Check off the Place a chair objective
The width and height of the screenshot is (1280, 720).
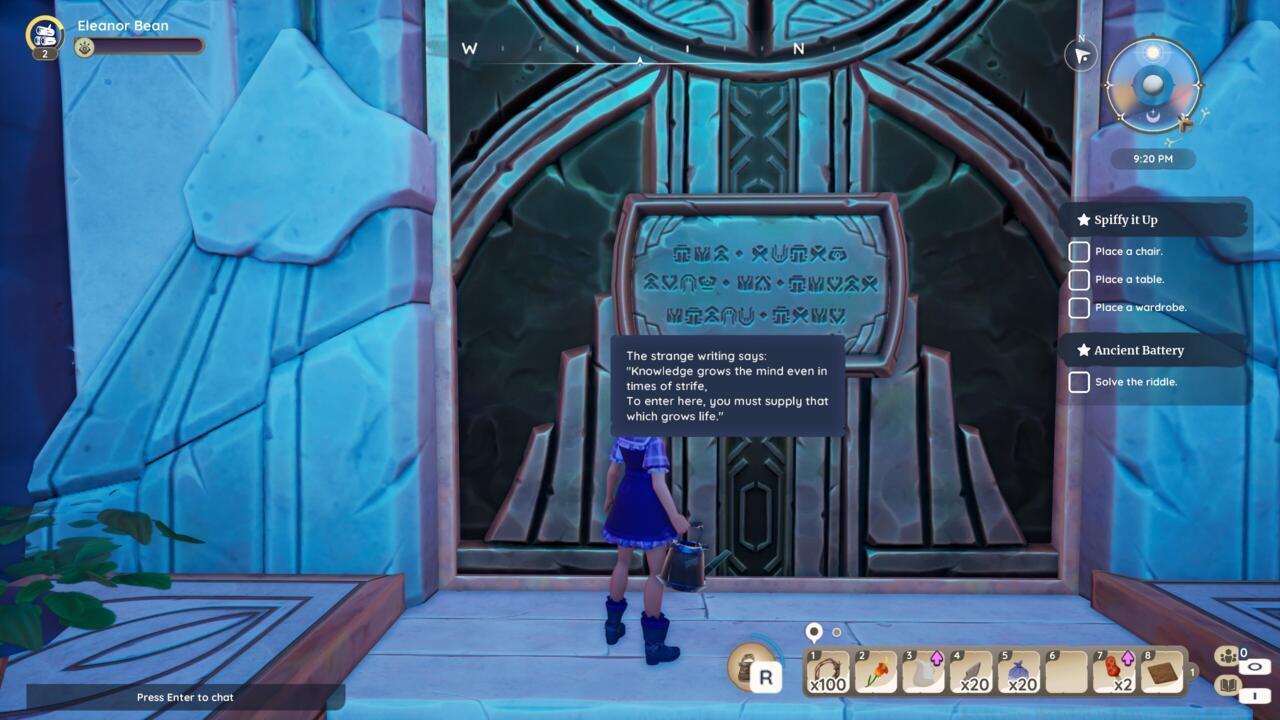(x=1079, y=252)
